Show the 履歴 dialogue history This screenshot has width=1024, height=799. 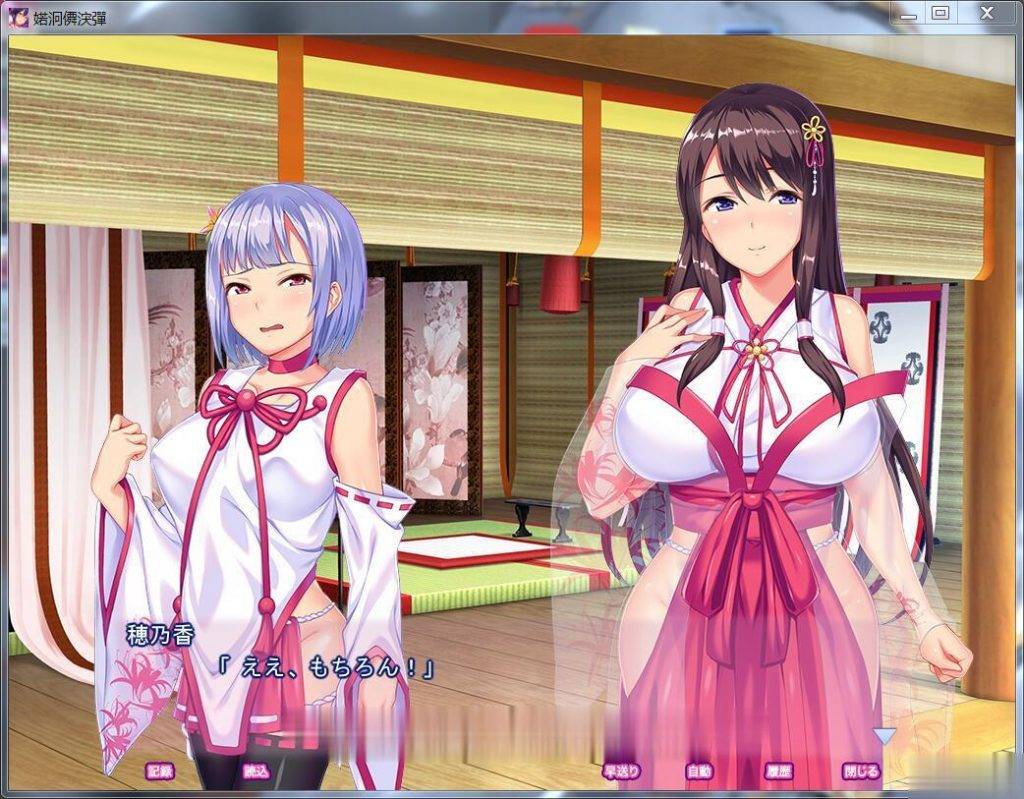[778, 771]
